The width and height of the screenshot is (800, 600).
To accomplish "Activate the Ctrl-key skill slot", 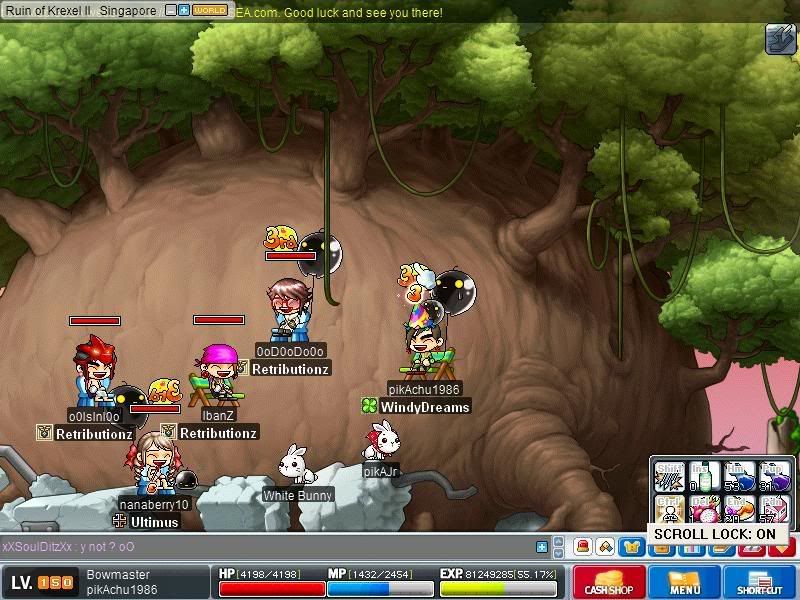I will point(669,510).
